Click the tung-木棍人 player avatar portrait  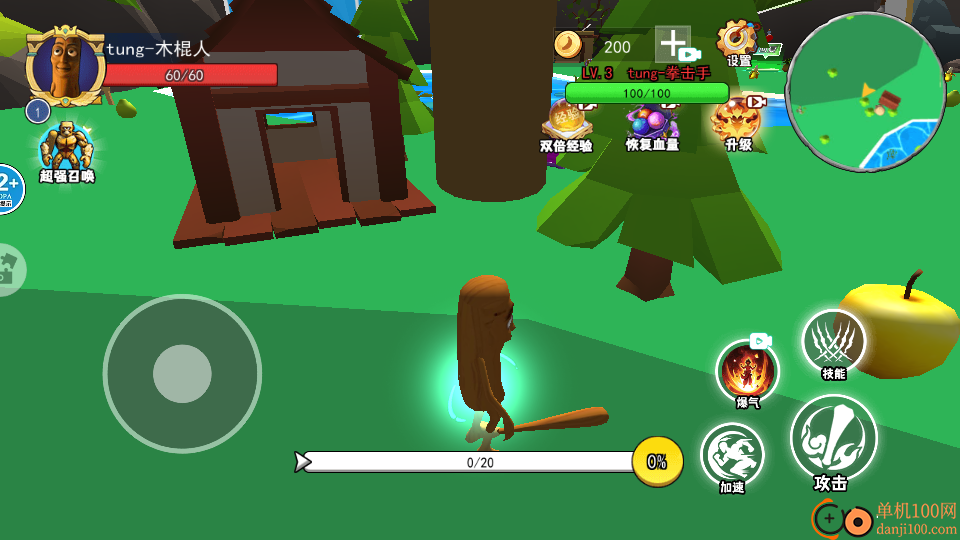pos(66,67)
